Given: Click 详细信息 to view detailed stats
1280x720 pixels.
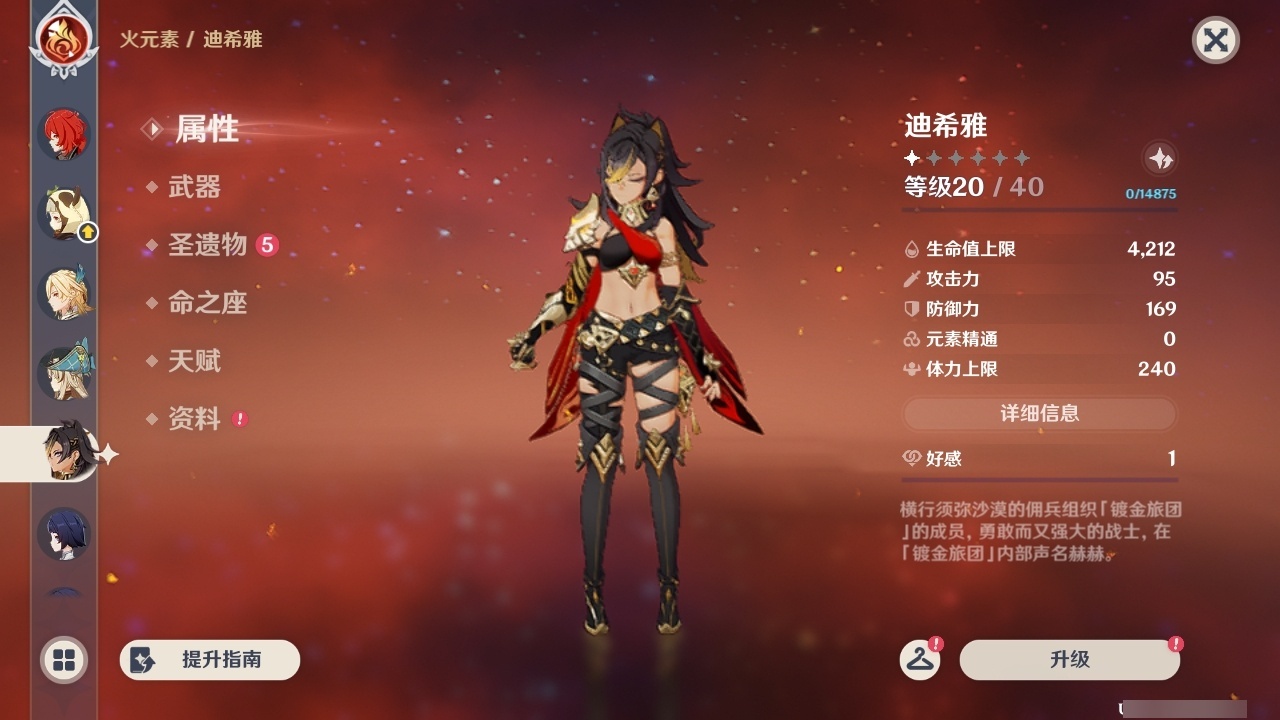Looking at the screenshot, I should point(1040,414).
